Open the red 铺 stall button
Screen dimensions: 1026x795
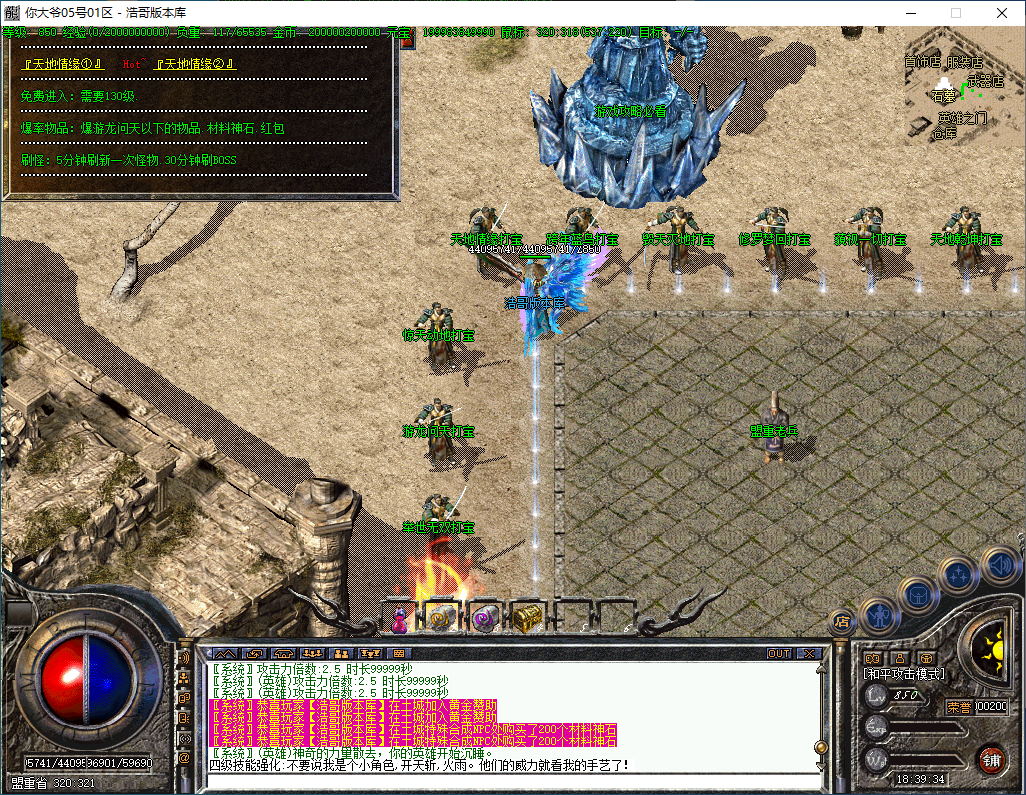click(991, 759)
